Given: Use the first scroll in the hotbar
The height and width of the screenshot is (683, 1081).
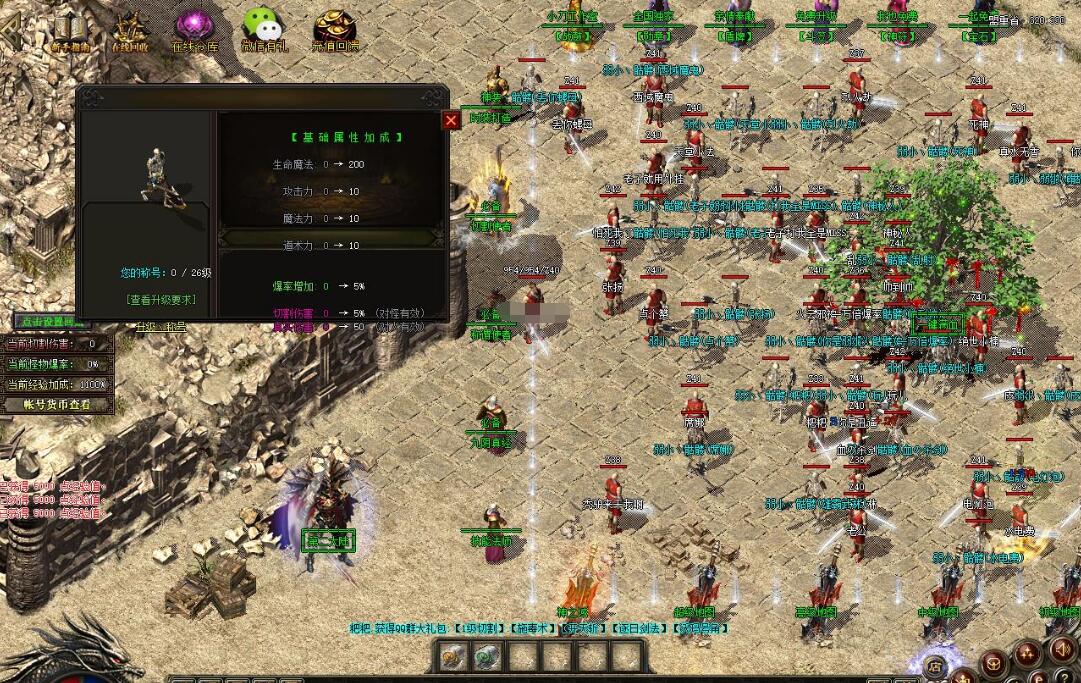Looking at the screenshot, I should 455,657.
